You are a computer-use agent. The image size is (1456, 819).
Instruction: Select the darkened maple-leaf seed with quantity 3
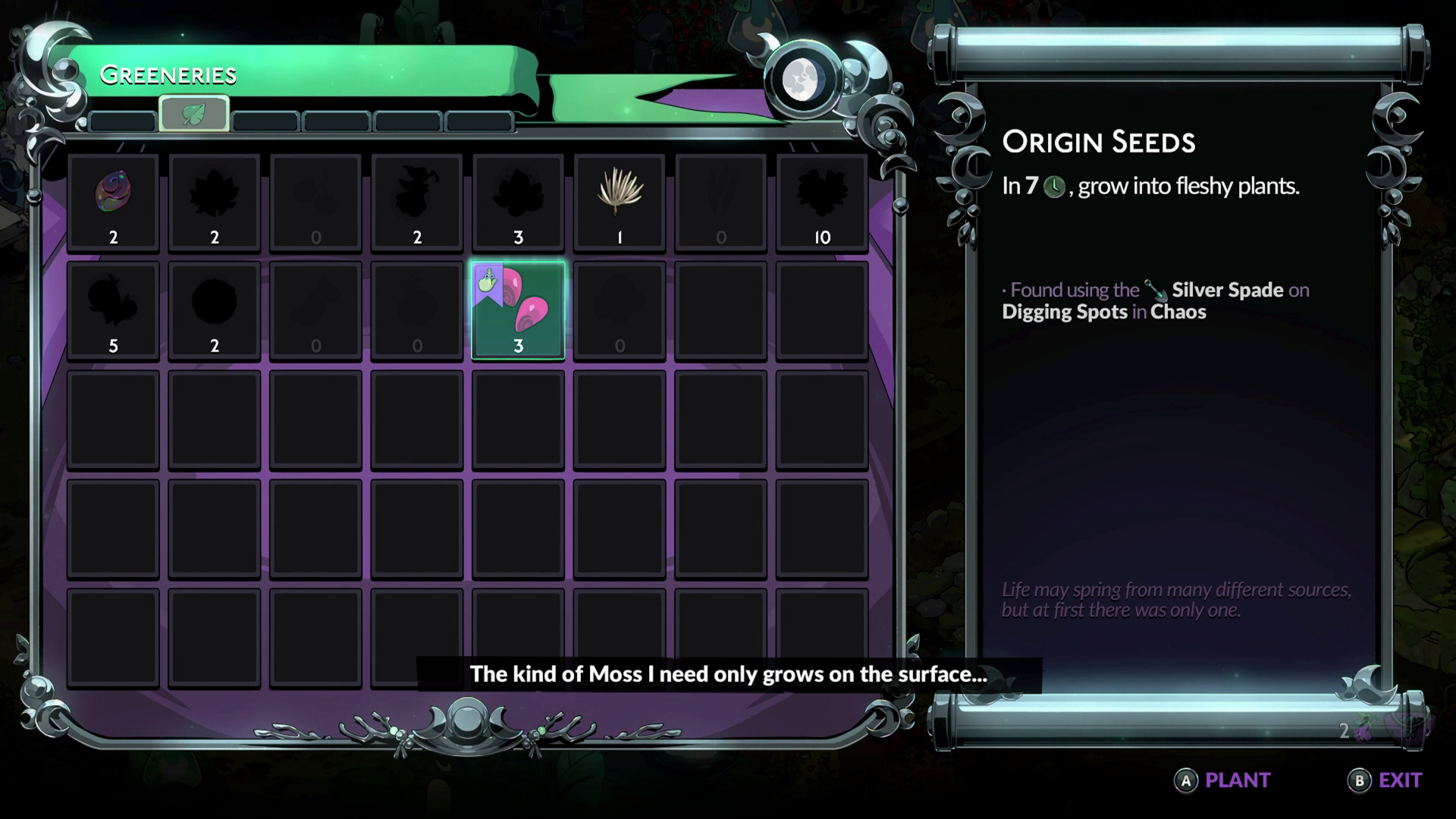click(x=518, y=197)
